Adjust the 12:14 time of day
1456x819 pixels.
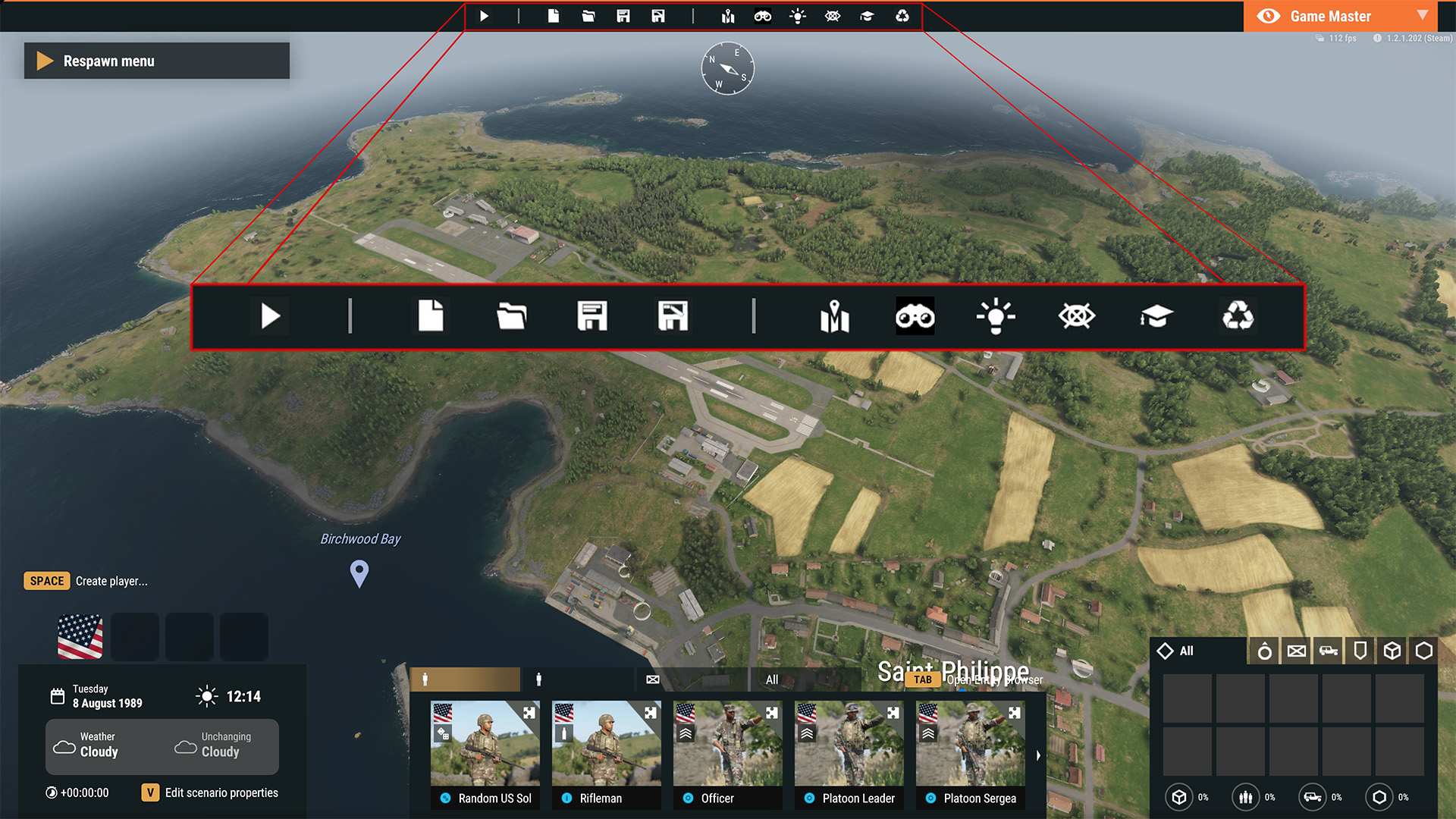point(243,696)
